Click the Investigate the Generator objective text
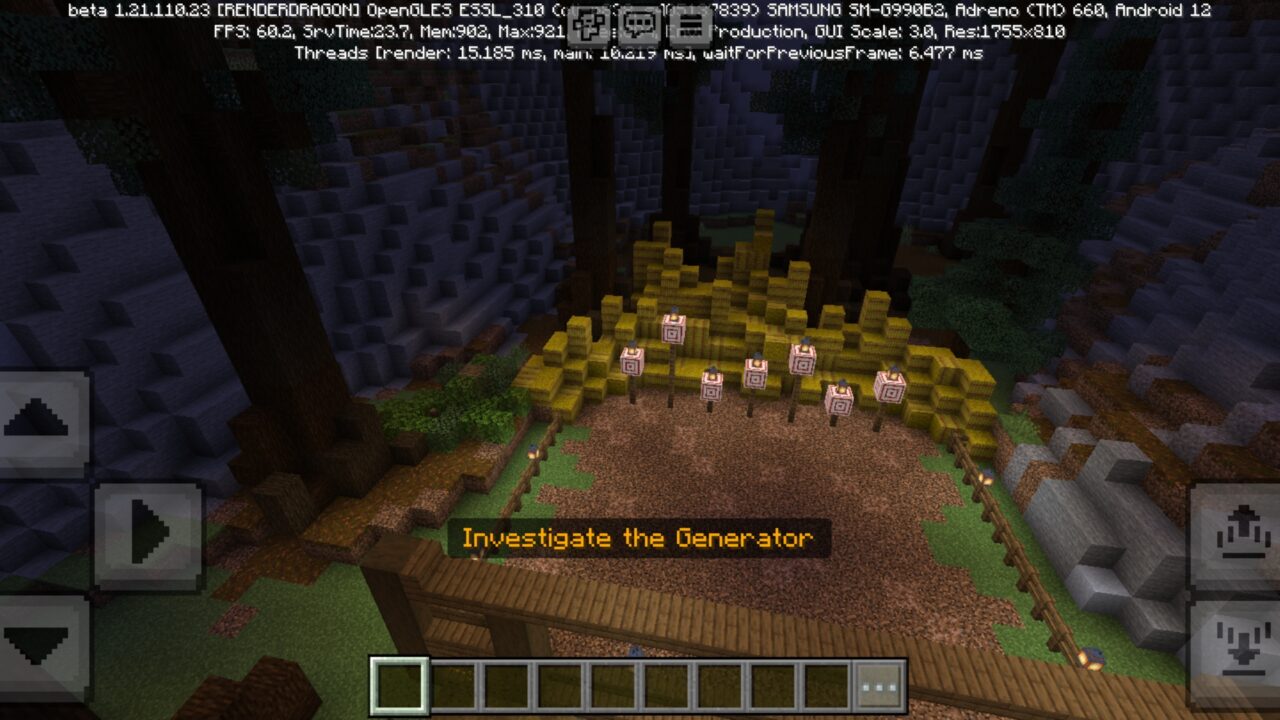This screenshot has width=1280, height=720. 638,537
